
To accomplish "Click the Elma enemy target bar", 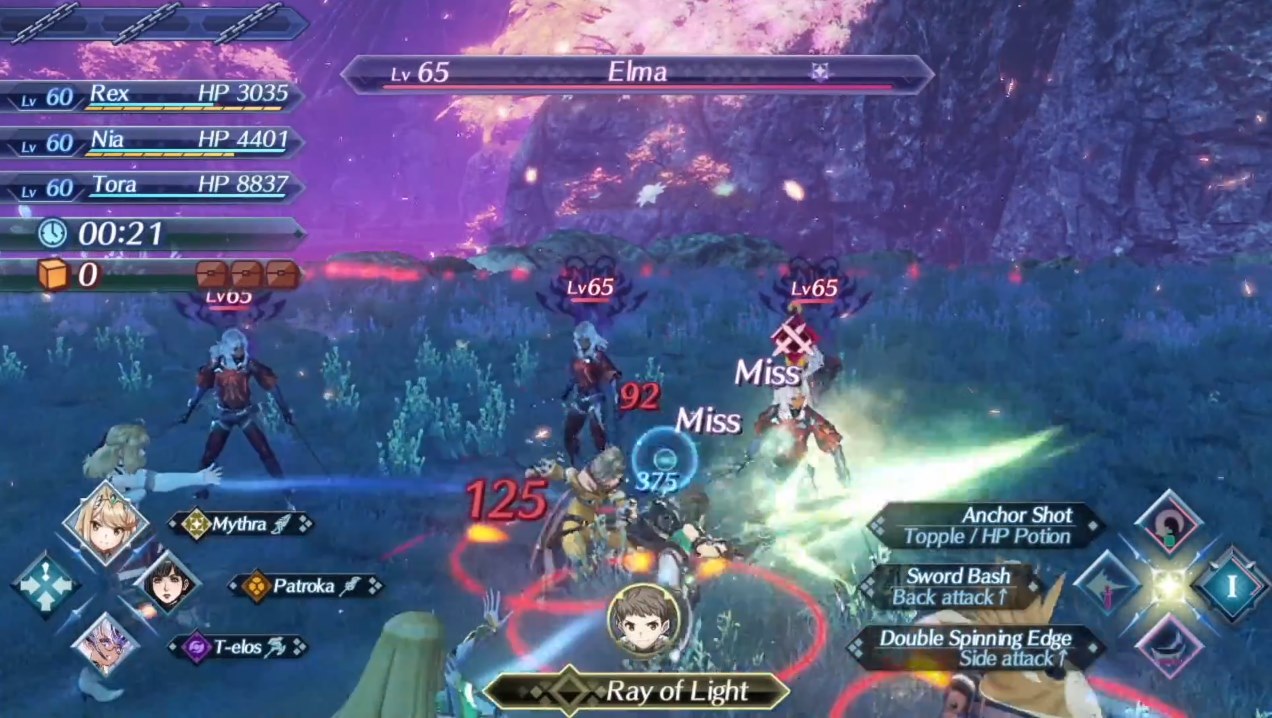I will point(636,74).
